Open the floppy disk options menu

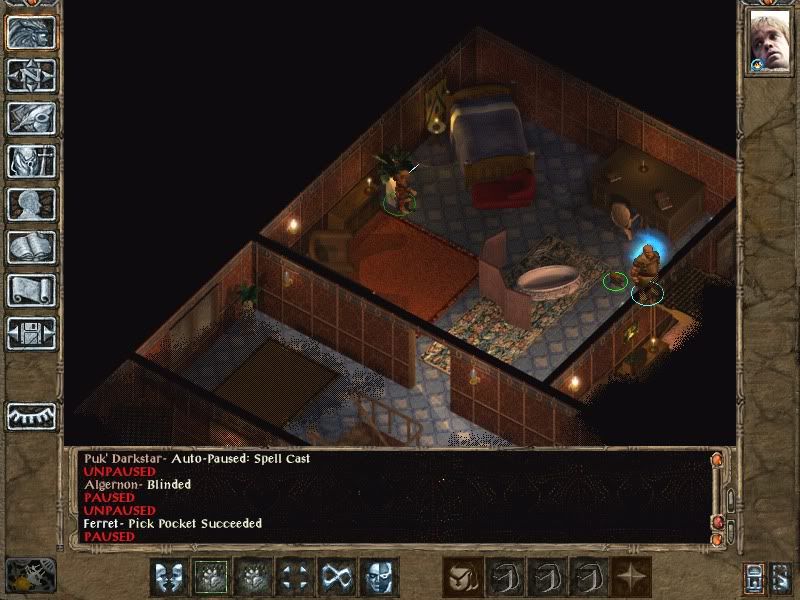click(31, 333)
